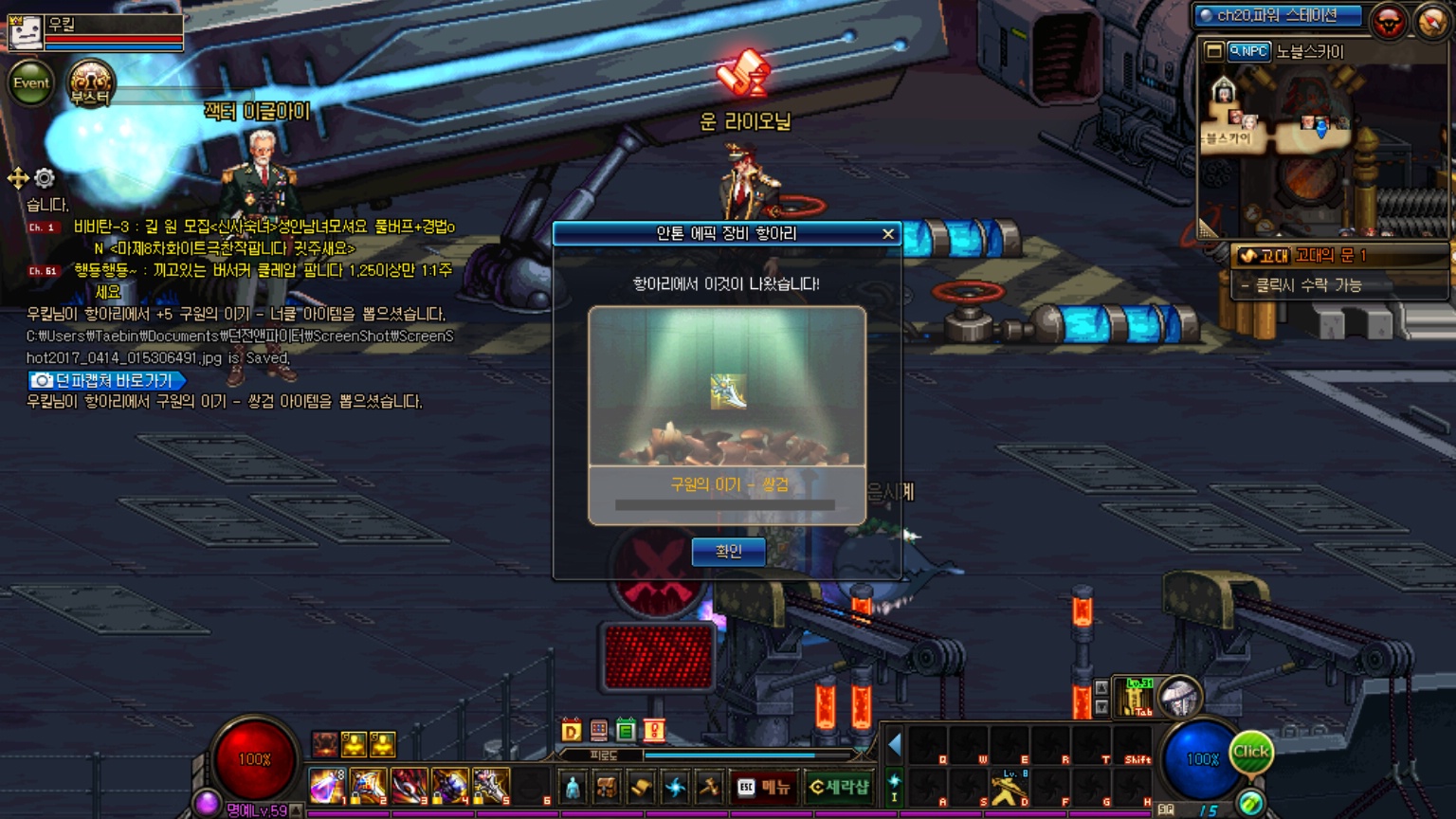Open chat settings gear icon
This screenshot has width=1456, height=819.
pyautogui.click(x=45, y=178)
